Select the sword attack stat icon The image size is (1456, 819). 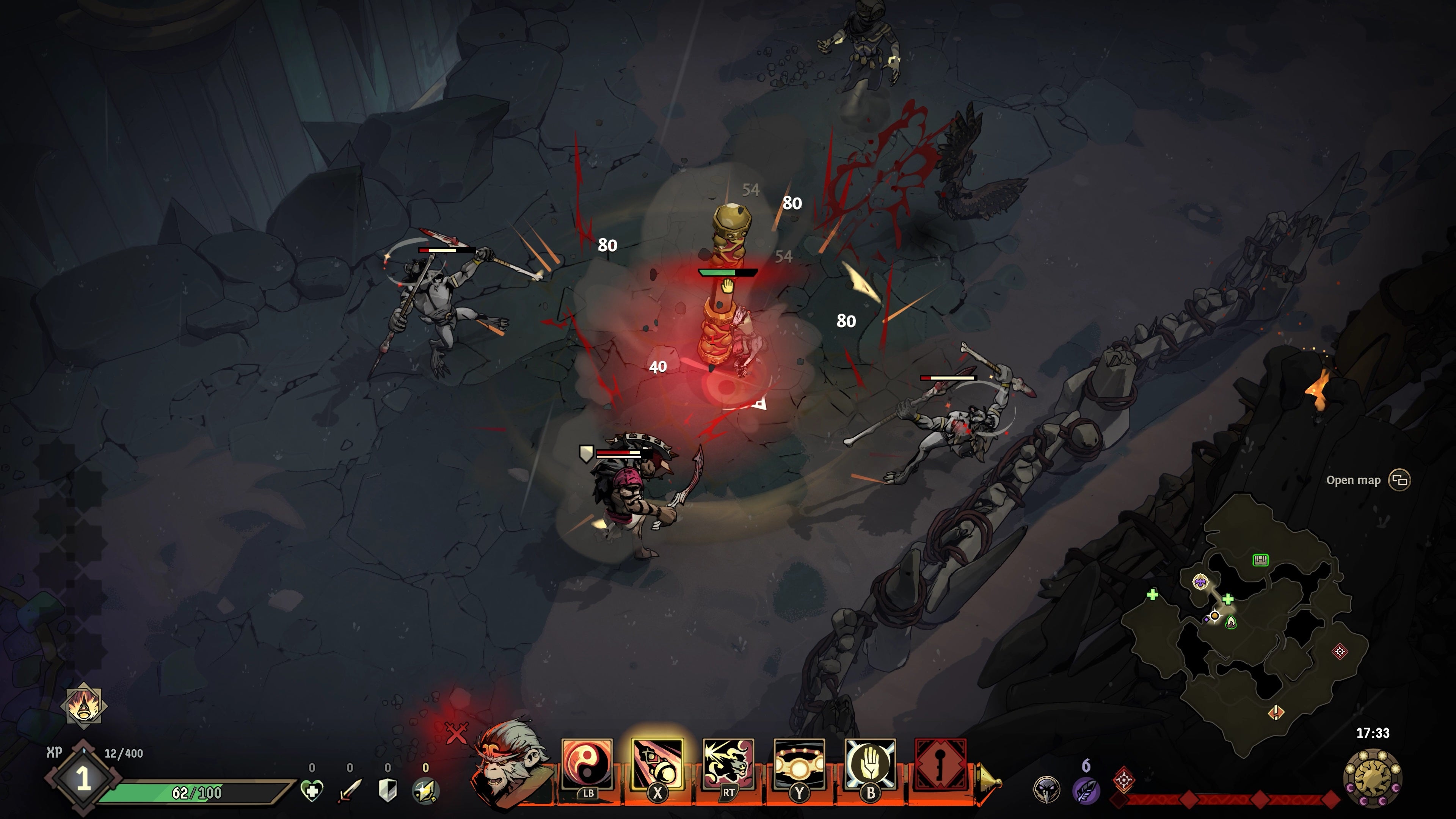tap(349, 790)
